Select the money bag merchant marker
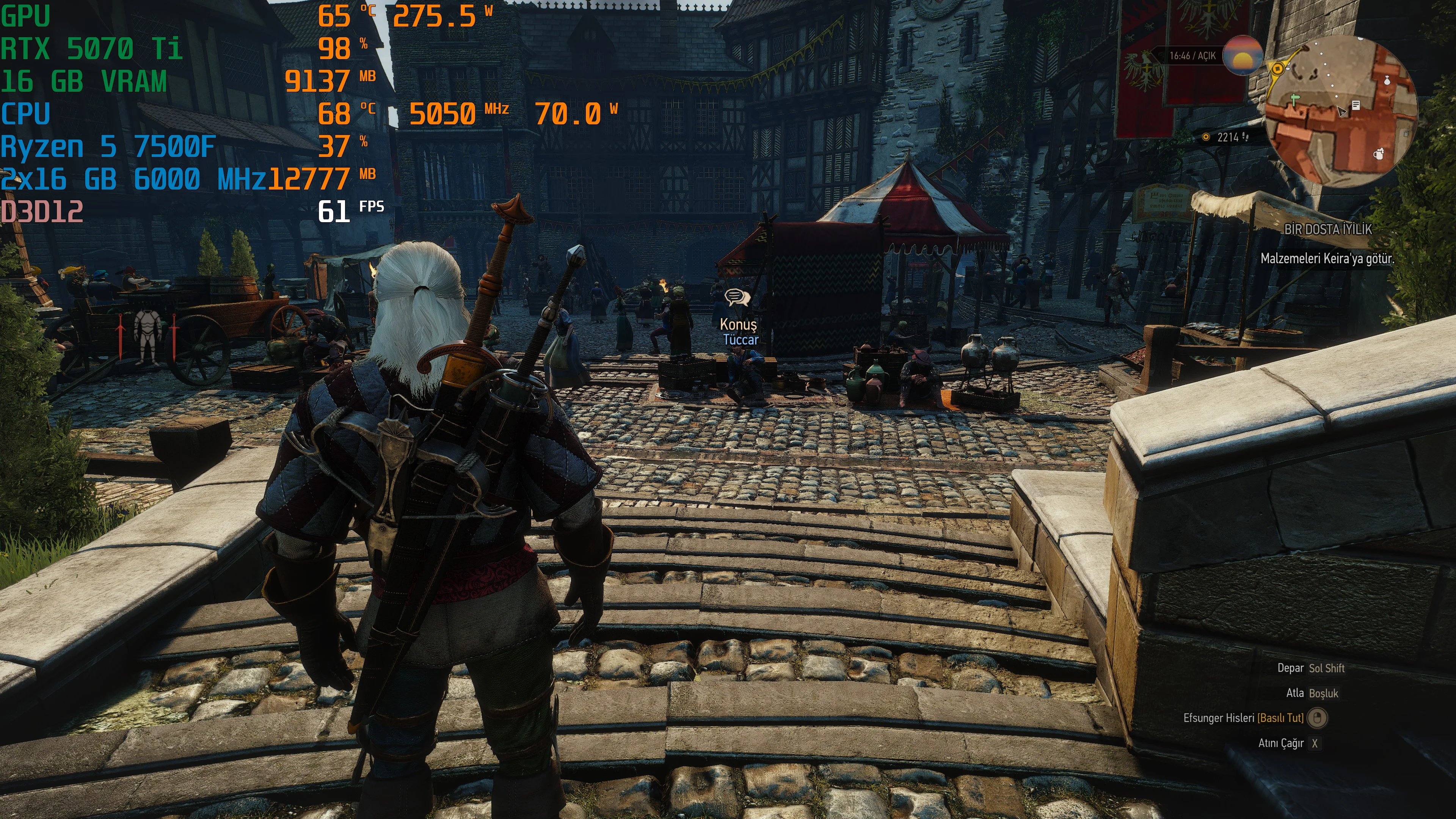This screenshot has height=819, width=1456. [x=1387, y=80]
